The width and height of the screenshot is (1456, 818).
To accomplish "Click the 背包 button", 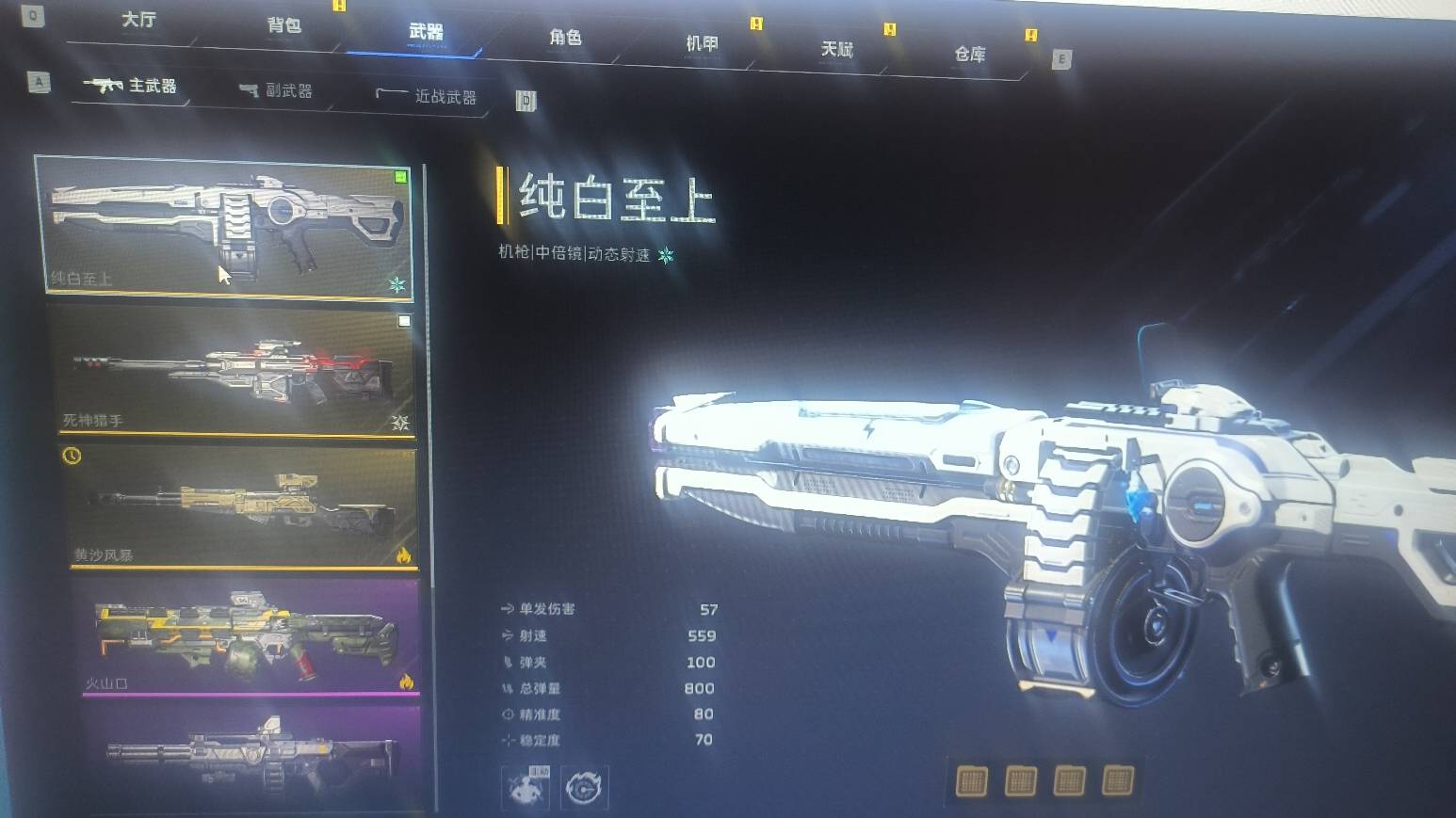I will click(x=283, y=26).
